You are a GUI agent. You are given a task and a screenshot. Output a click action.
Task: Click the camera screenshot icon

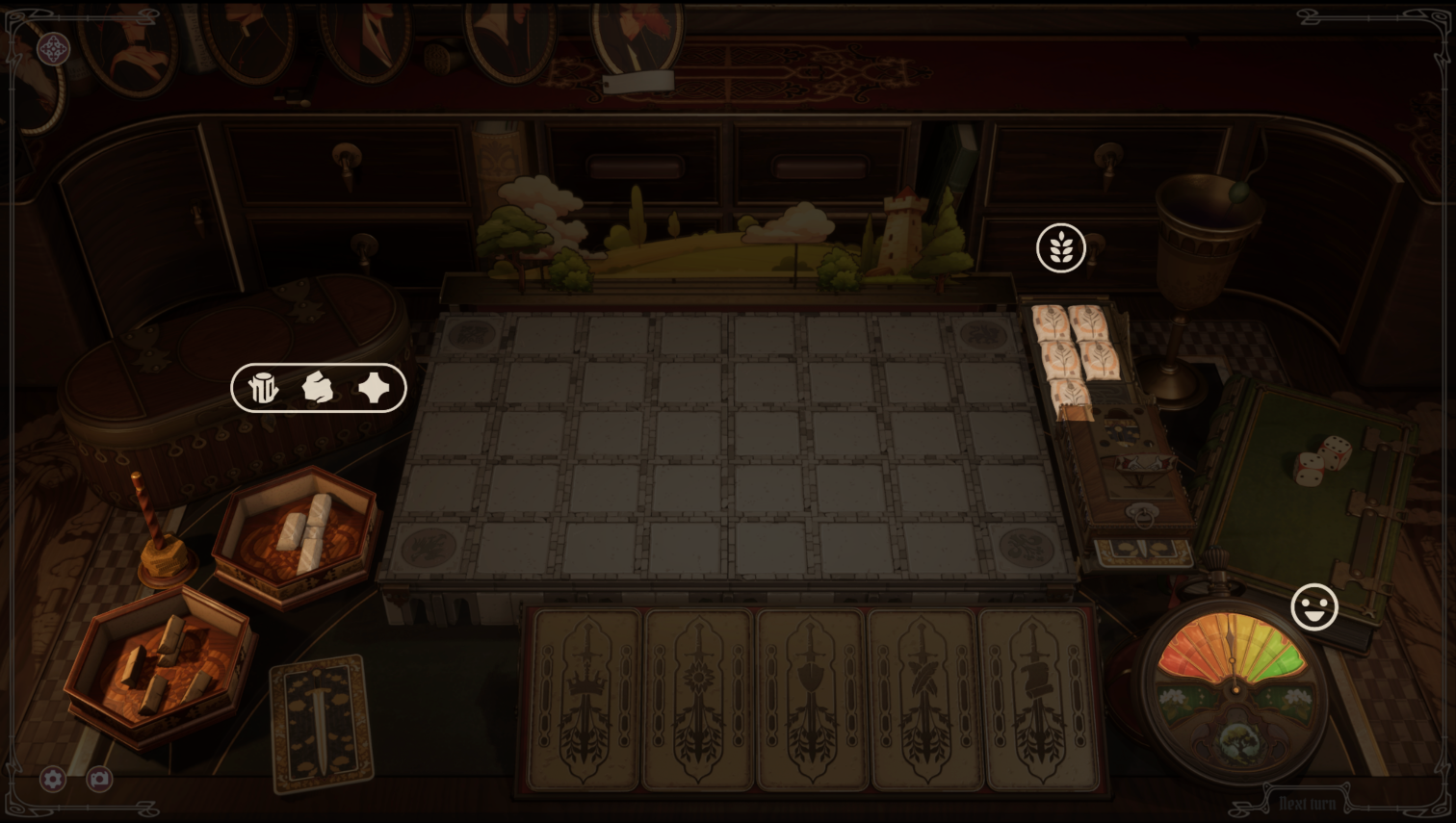coord(98,780)
